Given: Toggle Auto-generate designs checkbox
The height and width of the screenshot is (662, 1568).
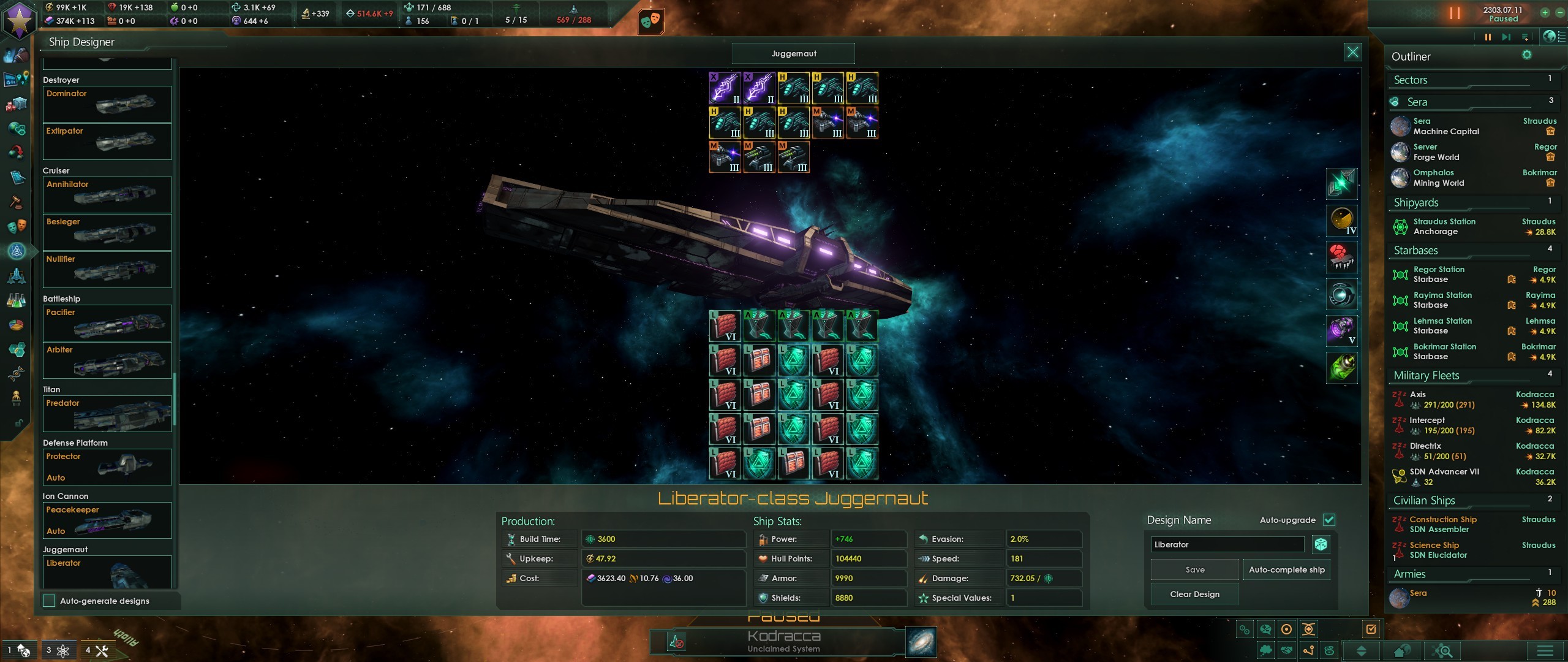Looking at the screenshot, I should click(x=50, y=601).
